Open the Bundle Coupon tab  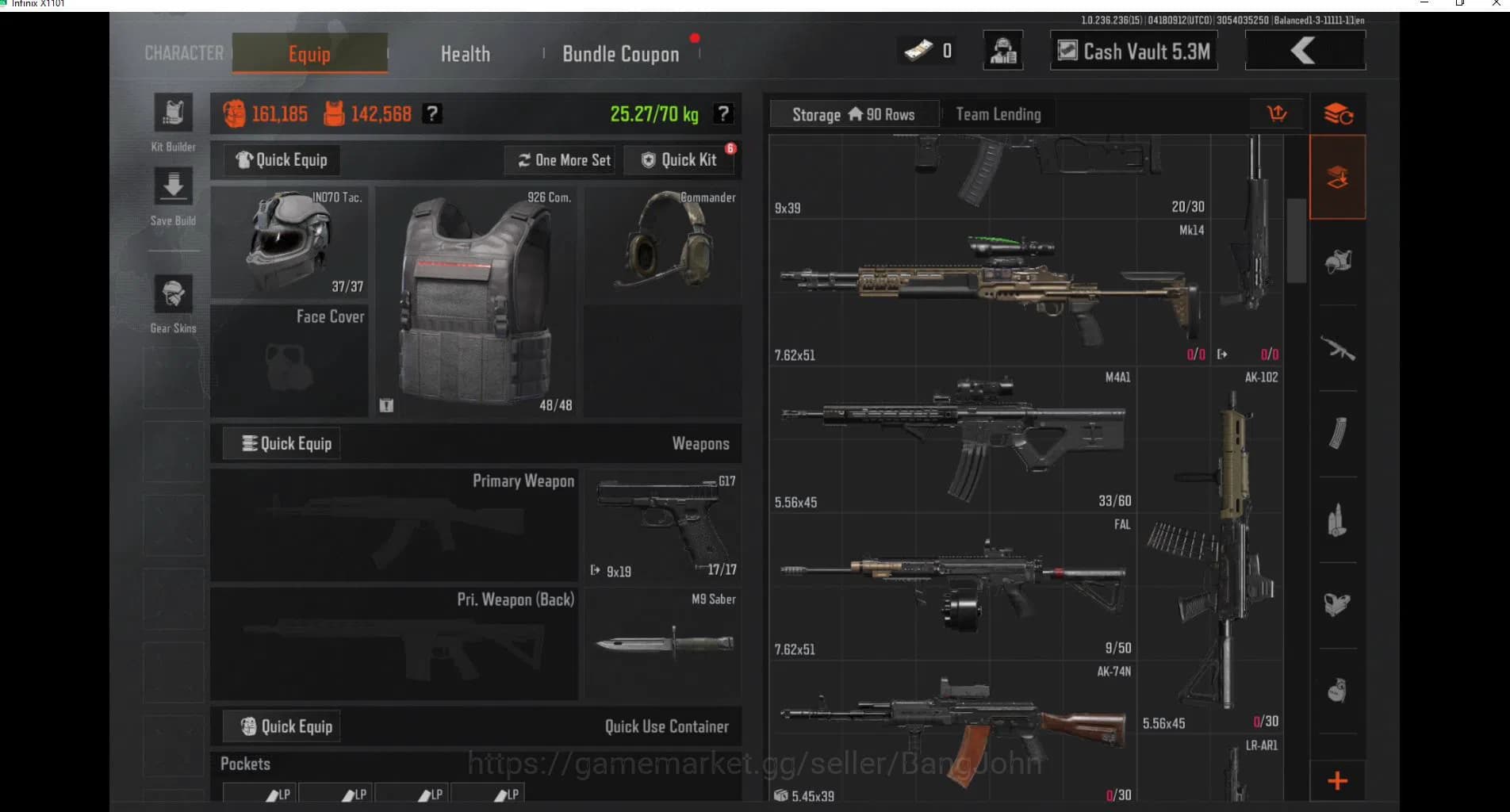620,53
